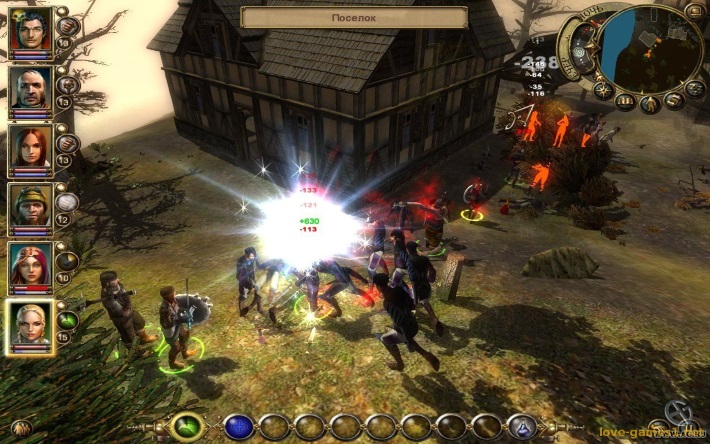The width and height of the screenshot is (710, 444).
Task: Open the compass star map button
Action: (602, 89)
